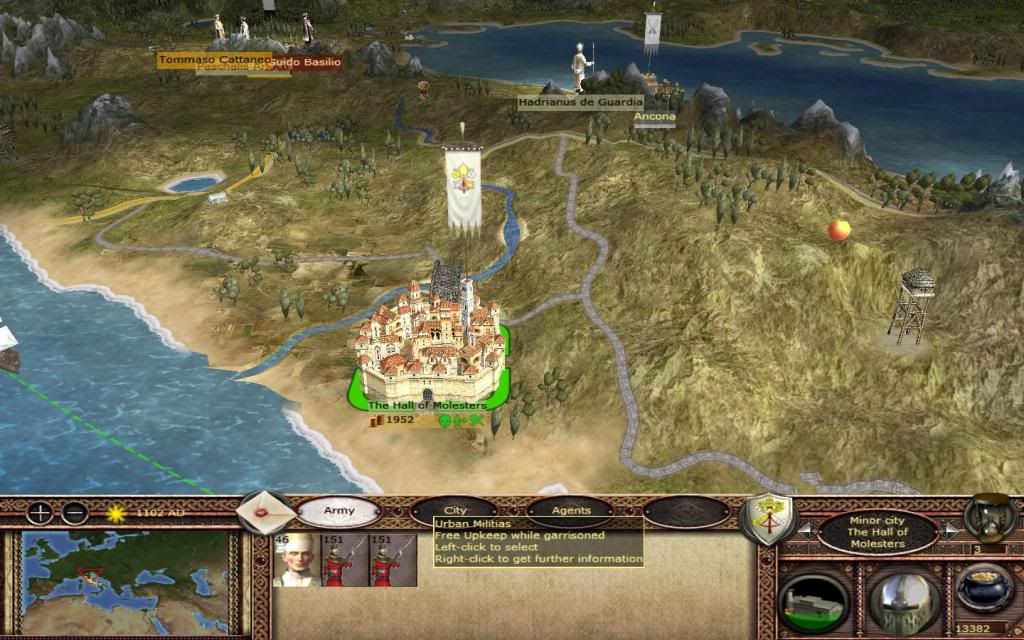Zoom in the campaign minimap
The width and height of the screenshot is (1024, 640).
point(39,514)
